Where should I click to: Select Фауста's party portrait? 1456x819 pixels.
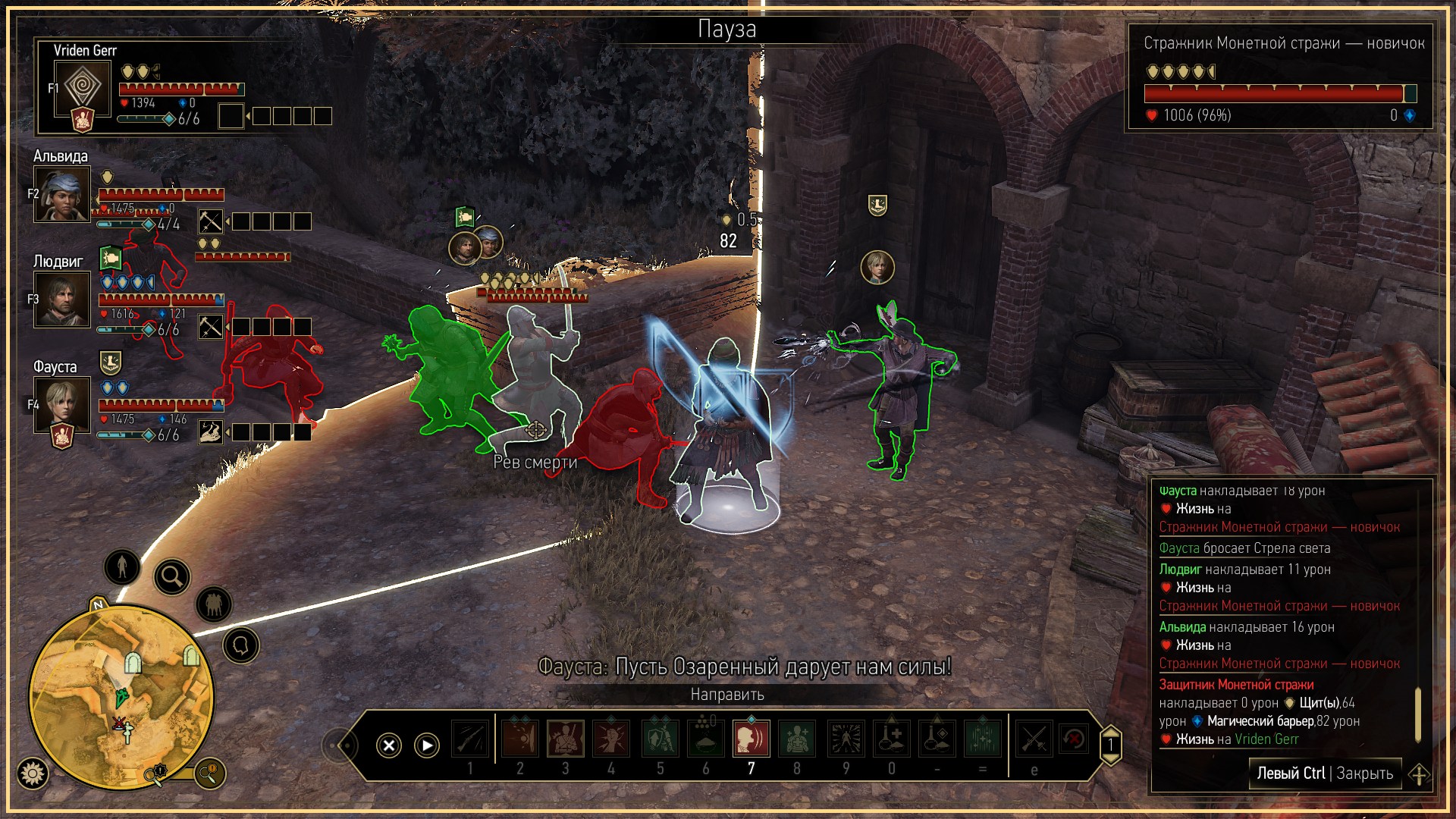[62, 406]
